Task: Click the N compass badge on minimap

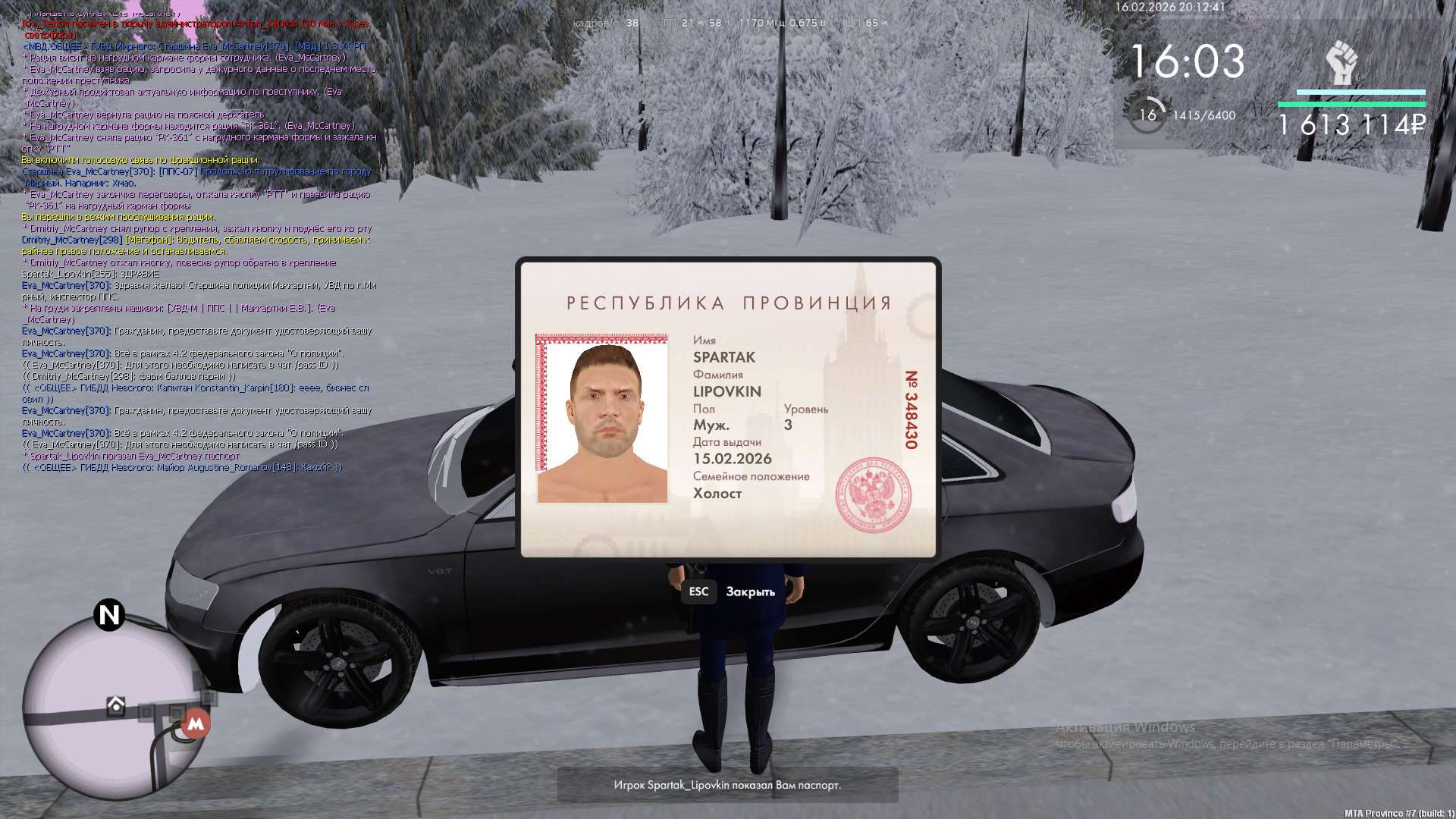Action: tap(109, 614)
